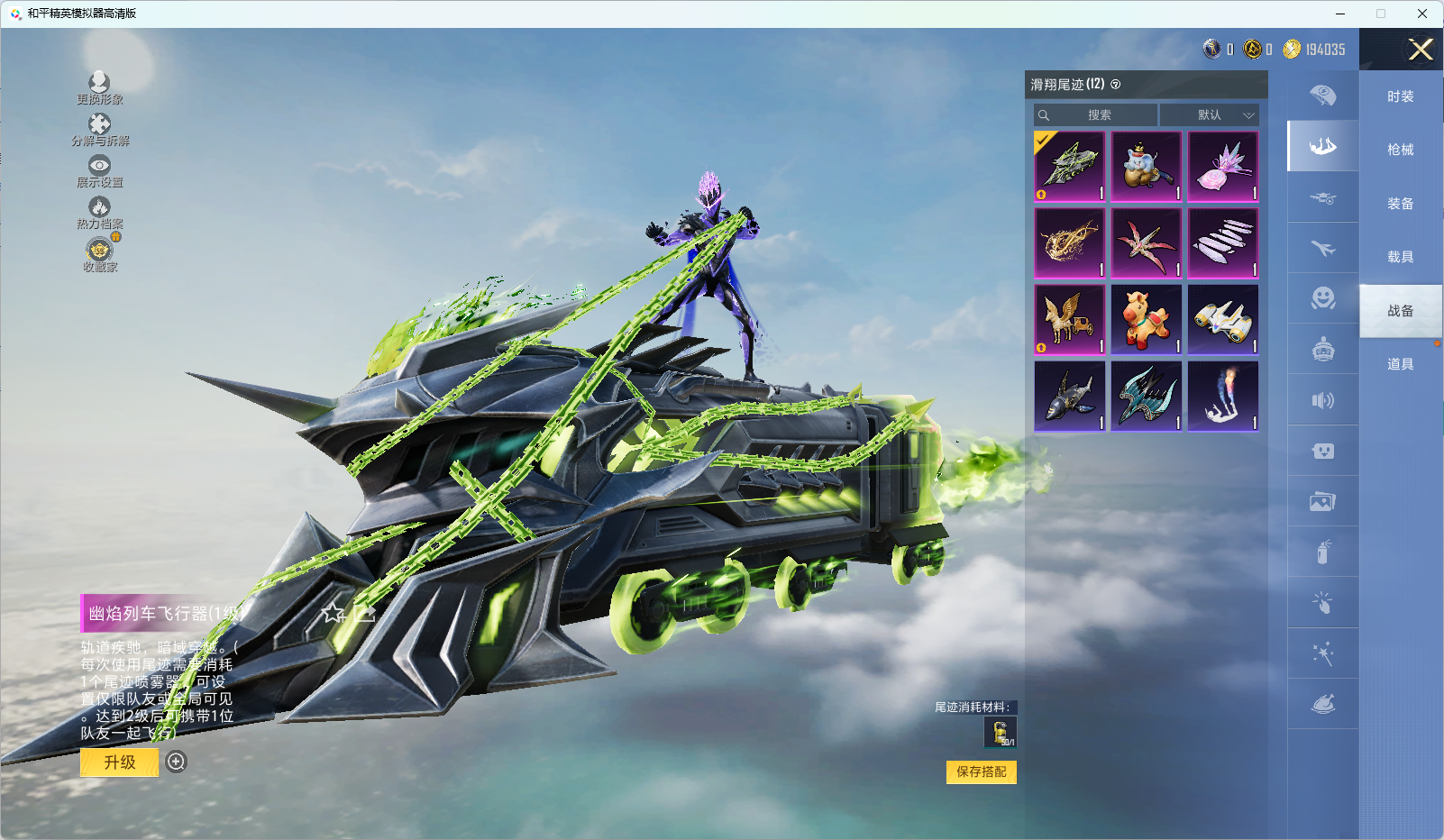Pick the shark glider trail thumbnail
Viewport: 1444px width, 840px height.
1069,397
